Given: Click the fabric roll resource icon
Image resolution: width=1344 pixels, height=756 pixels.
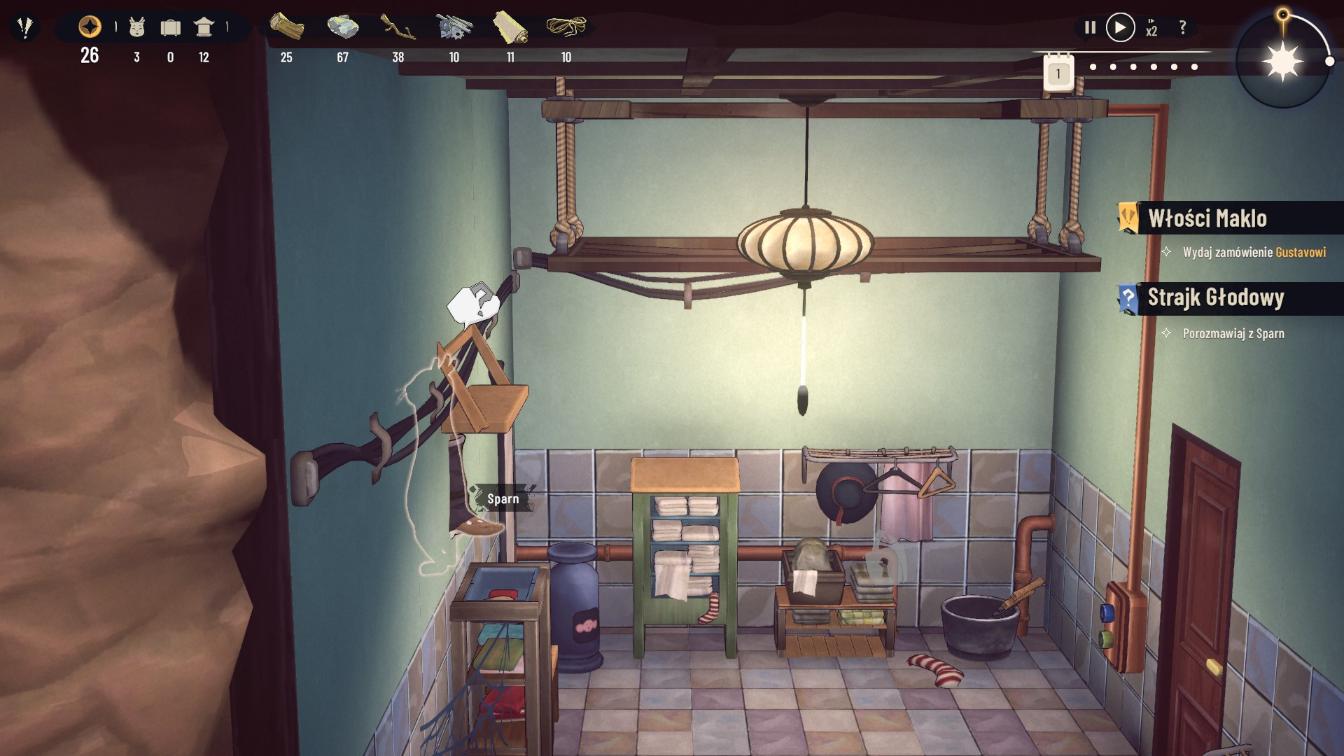Looking at the screenshot, I should [510, 27].
